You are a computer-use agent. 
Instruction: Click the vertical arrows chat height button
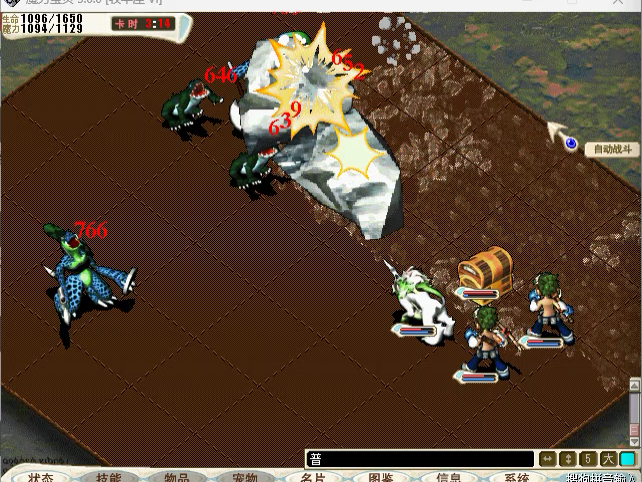point(568,459)
